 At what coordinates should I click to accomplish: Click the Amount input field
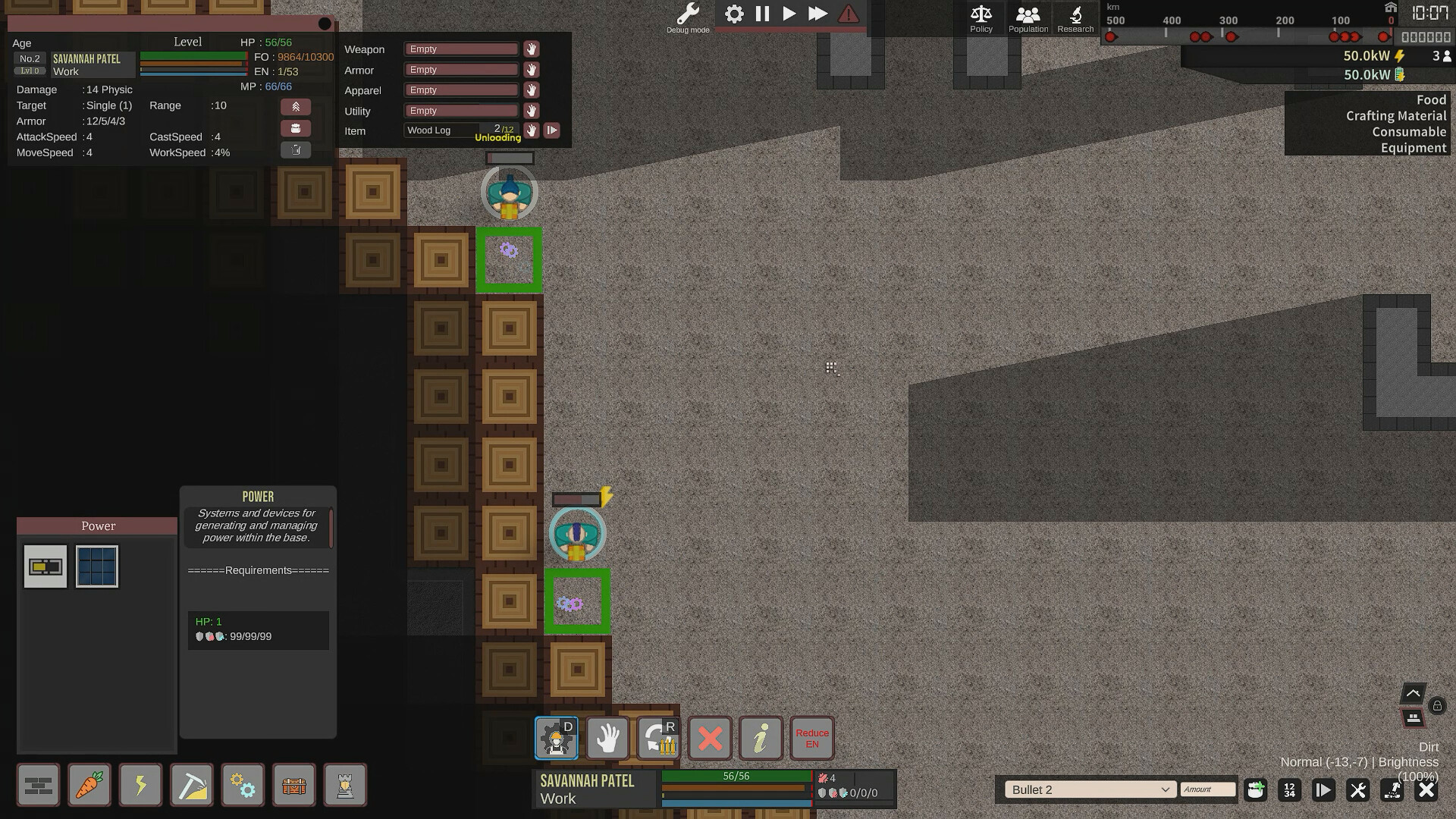[1207, 789]
